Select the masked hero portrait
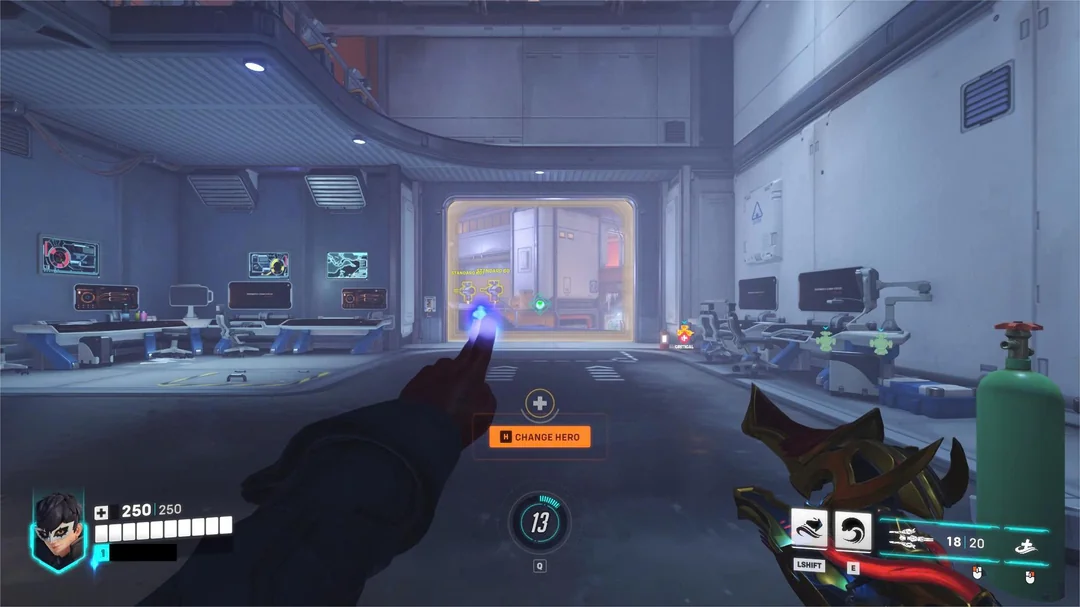The width and height of the screenshot is (1080, 607). pyautogui.click(x=58, y=529)
